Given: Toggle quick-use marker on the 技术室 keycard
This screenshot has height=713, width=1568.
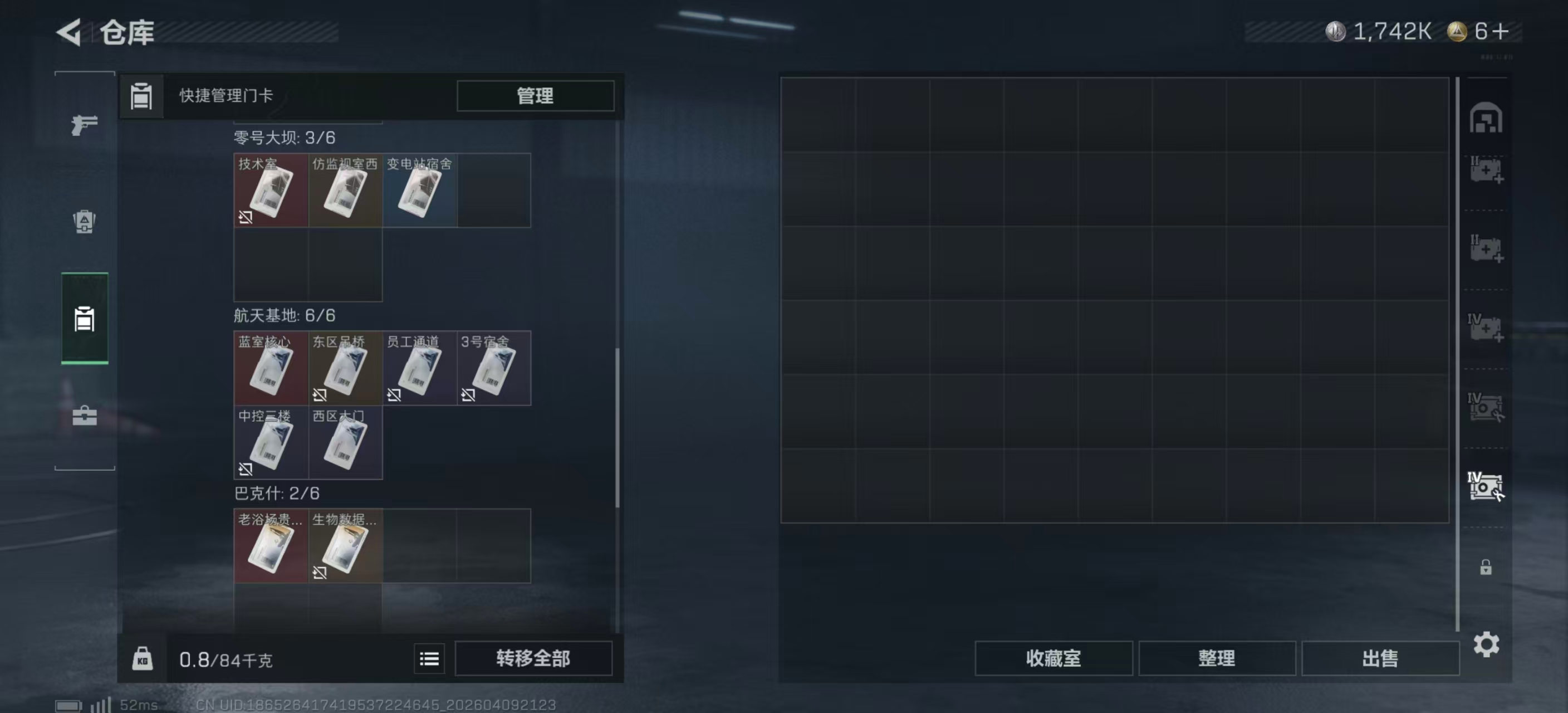Looking at the screenshot, I should (x=246, y=217).
